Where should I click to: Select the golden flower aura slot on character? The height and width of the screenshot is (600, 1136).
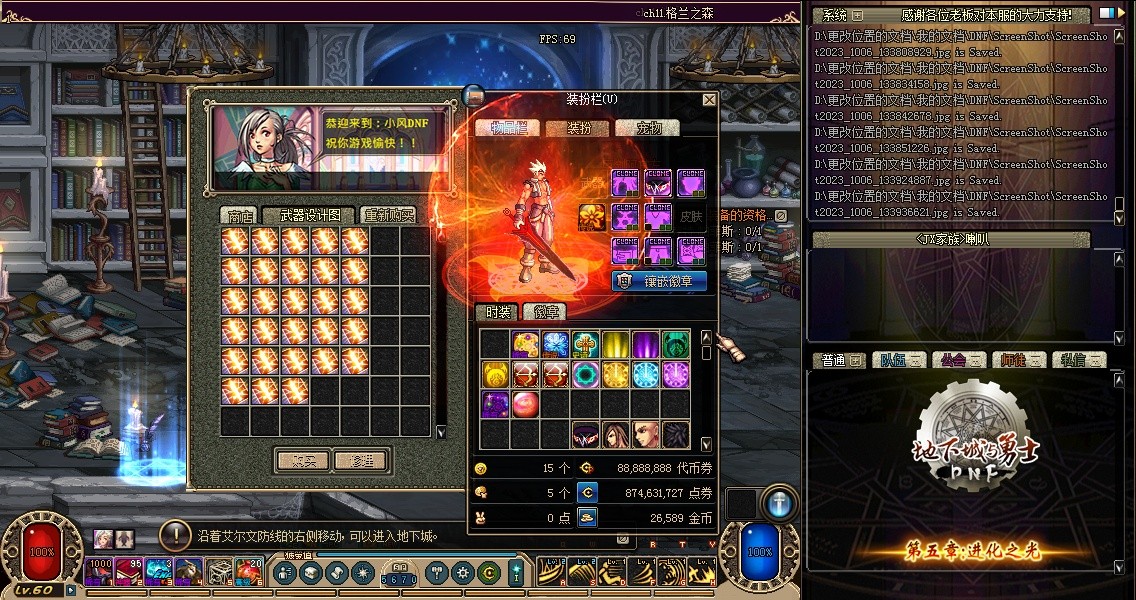point(591,217)
